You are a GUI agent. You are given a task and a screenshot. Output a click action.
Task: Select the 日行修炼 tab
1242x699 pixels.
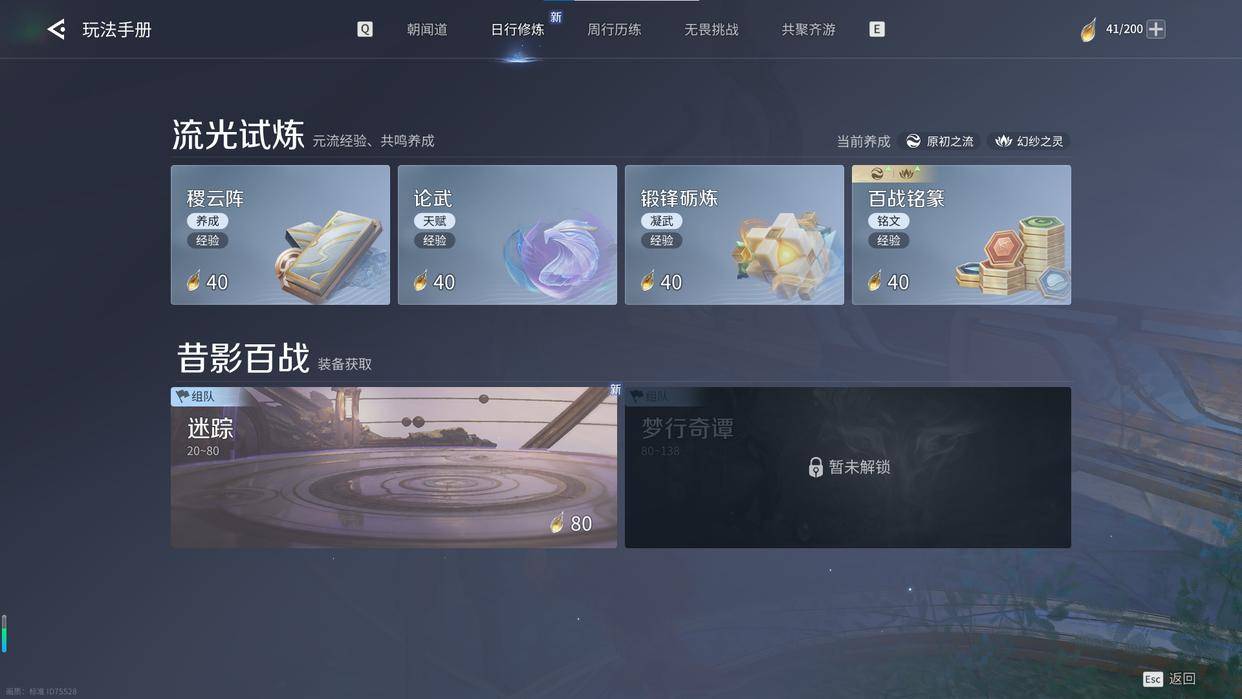coord(517,30)
